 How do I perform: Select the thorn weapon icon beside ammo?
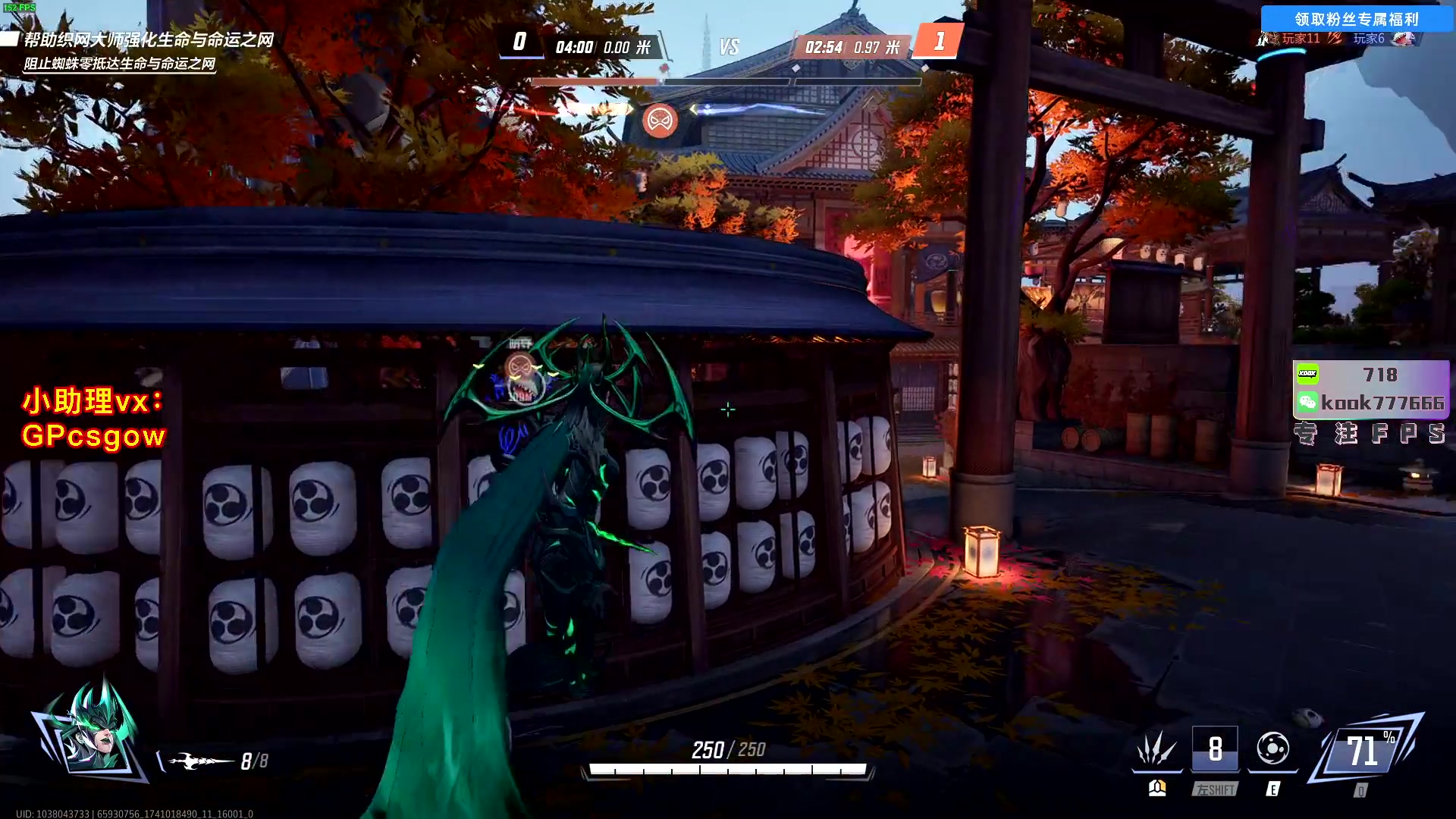pos(200,761)
